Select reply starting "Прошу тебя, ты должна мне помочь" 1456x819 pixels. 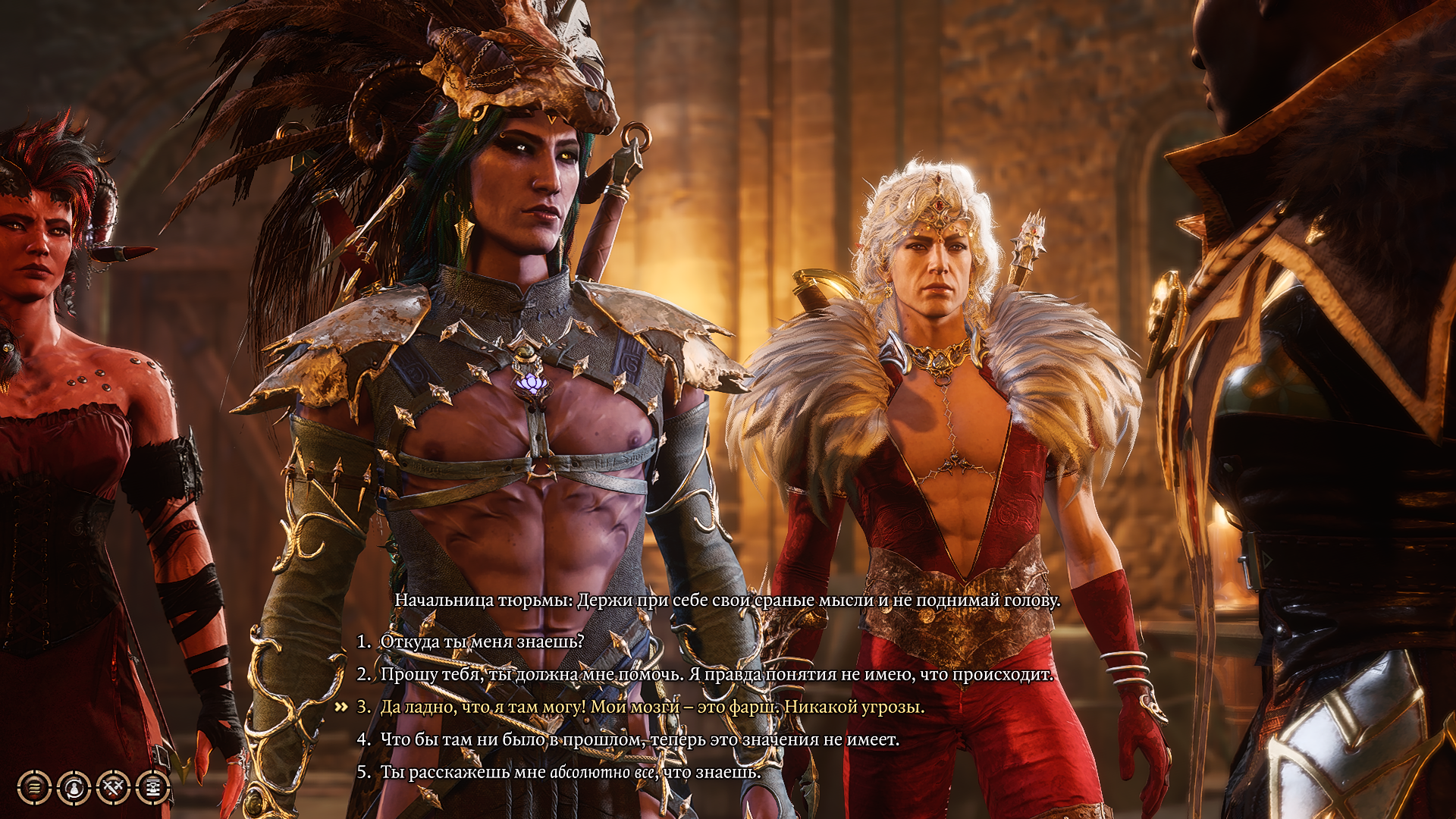coord(716,674)
